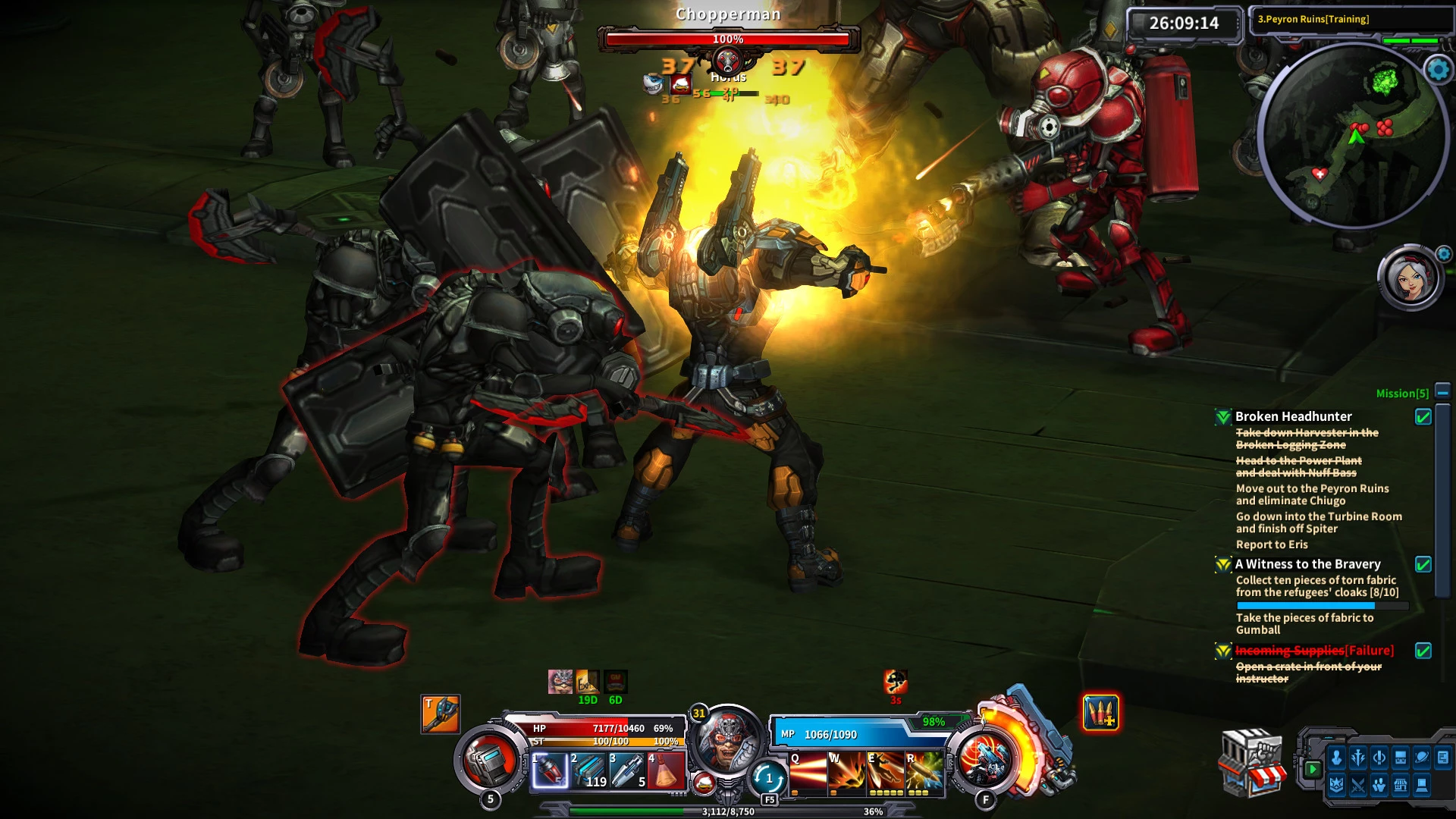
Task: Click the three-bullets ammo boost icon
Action: pyautogui.click(x=1100, y=713)
